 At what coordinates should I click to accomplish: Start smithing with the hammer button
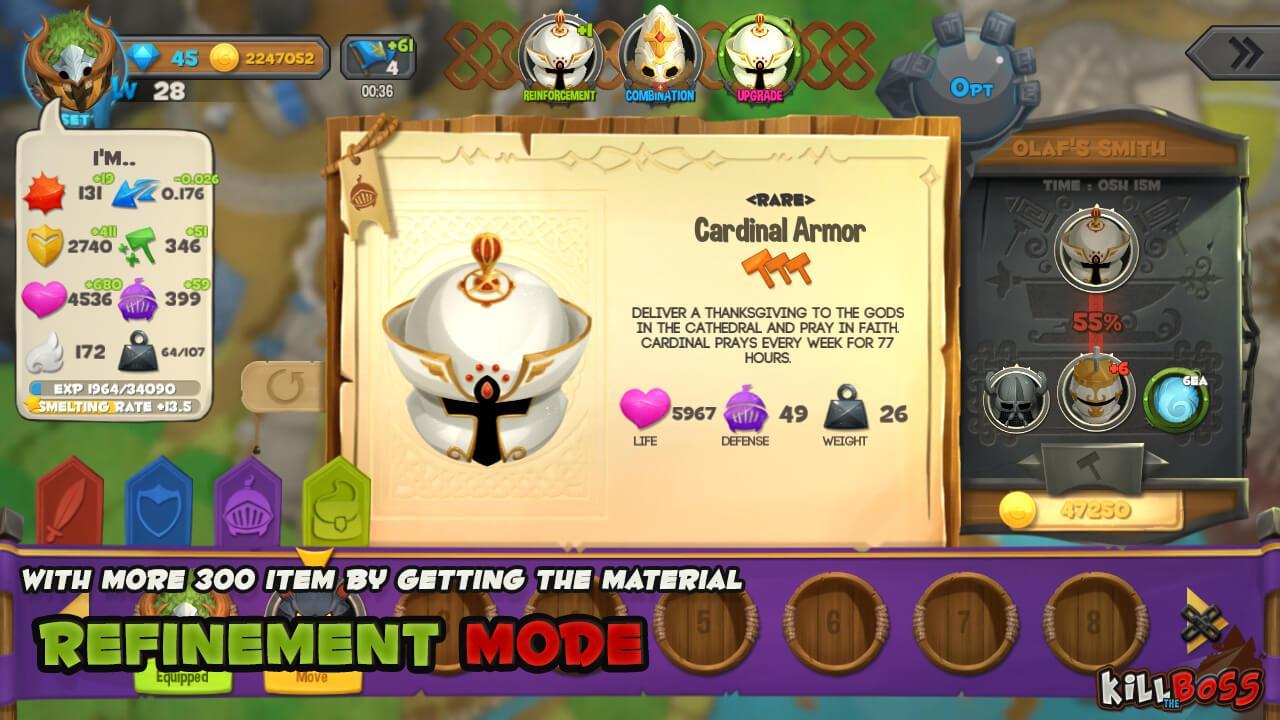point(1095,464)
